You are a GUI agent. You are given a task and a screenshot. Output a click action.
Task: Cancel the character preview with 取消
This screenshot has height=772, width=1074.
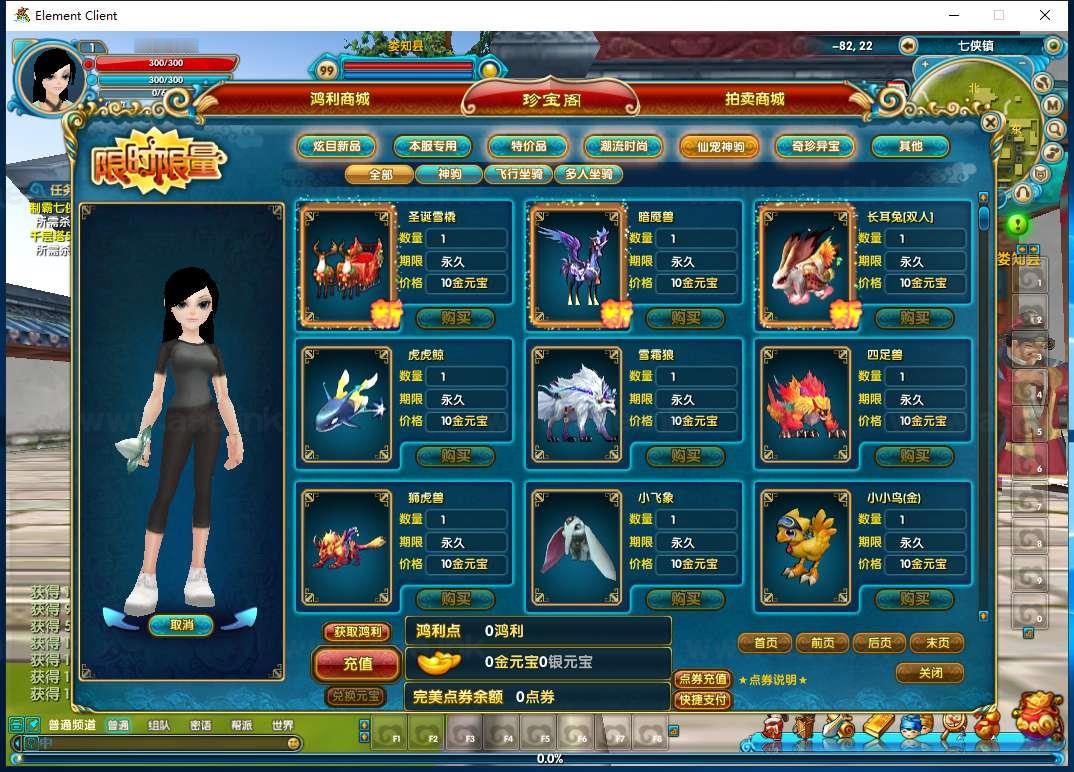pos(181,625)
